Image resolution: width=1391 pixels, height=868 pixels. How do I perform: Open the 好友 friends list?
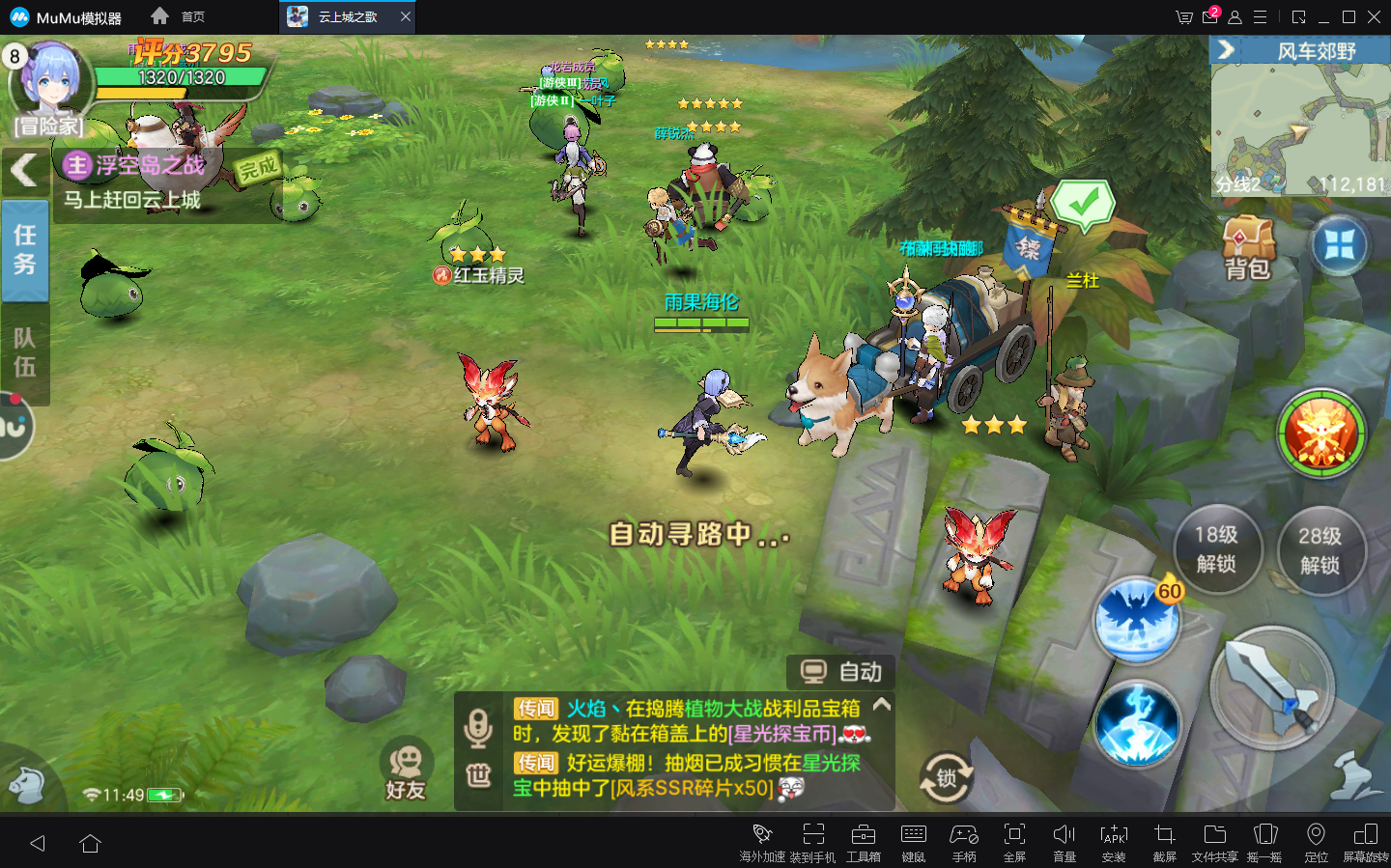click(406, 770)
